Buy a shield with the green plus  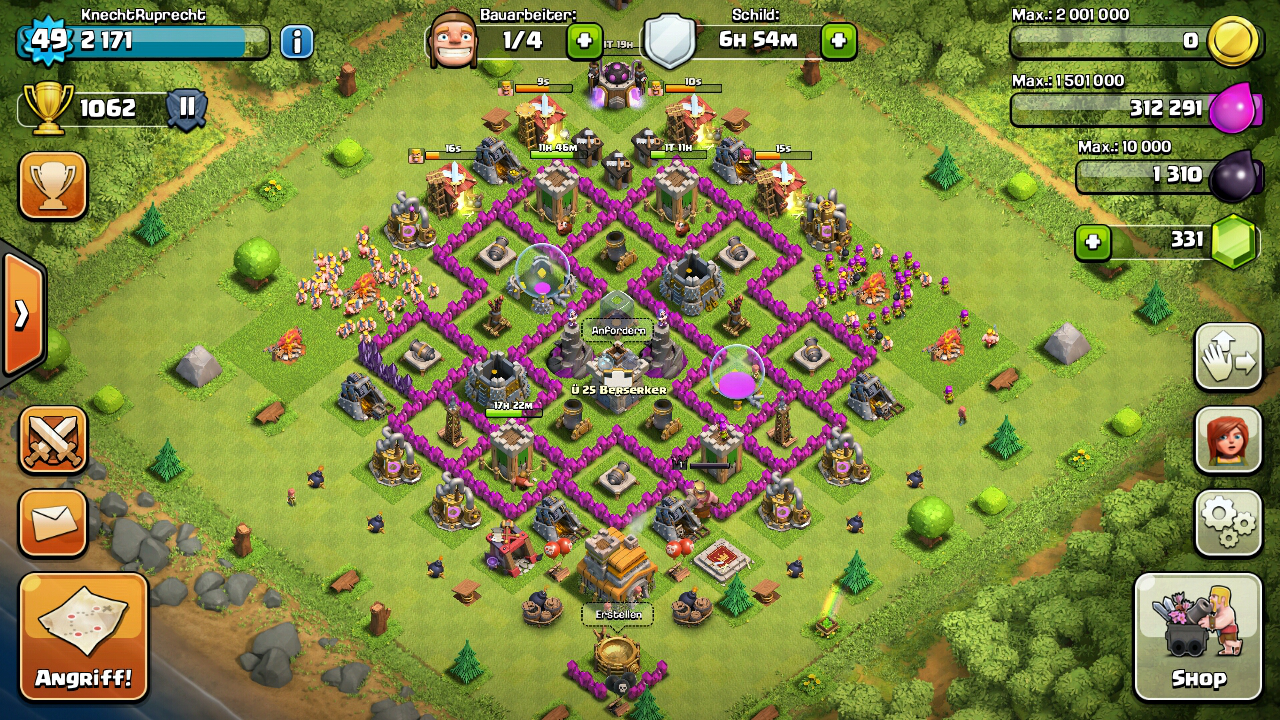tap(838, 41)
